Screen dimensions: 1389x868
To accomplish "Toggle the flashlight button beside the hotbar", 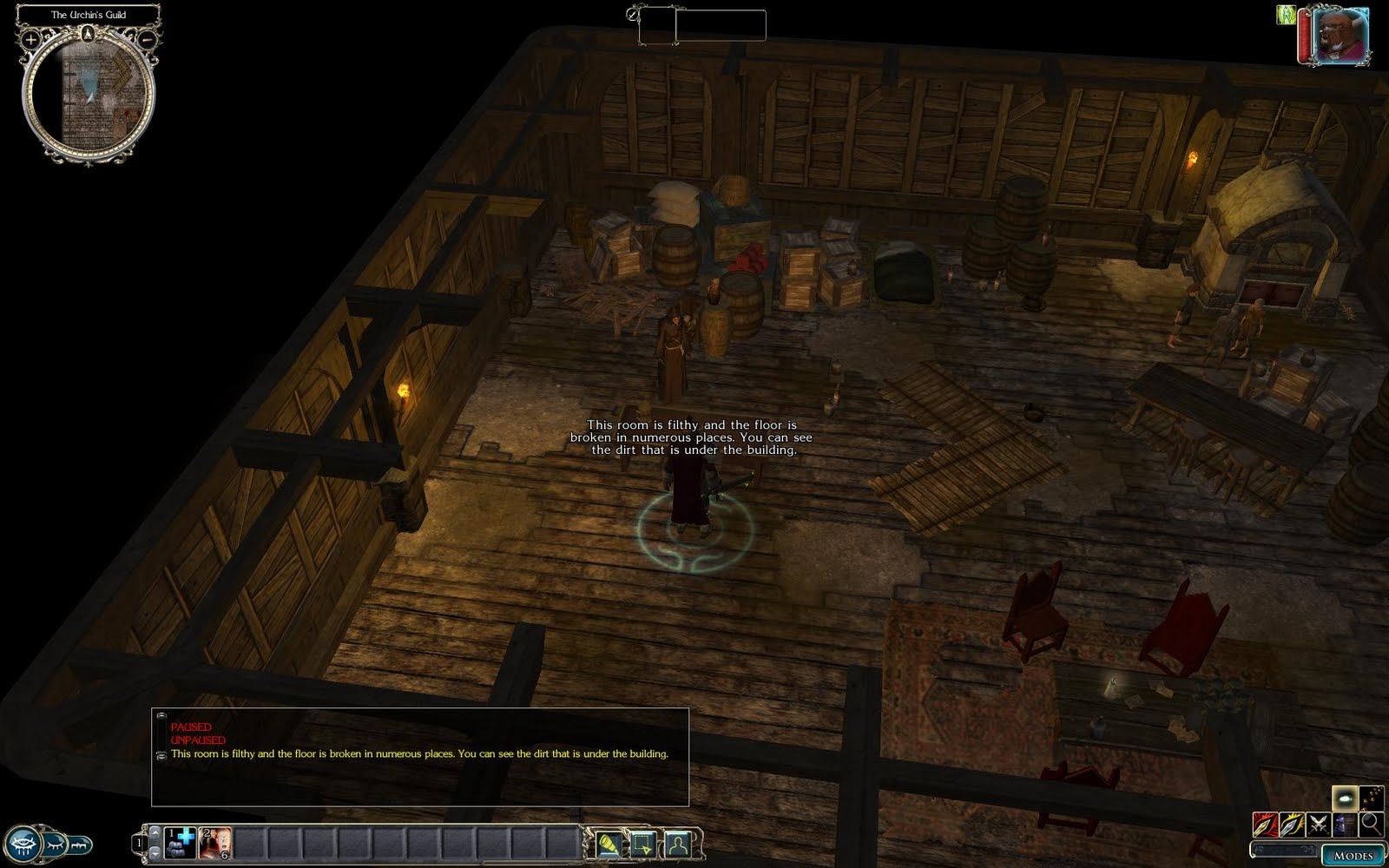I will pyautogui.click(x=609, y=843).
